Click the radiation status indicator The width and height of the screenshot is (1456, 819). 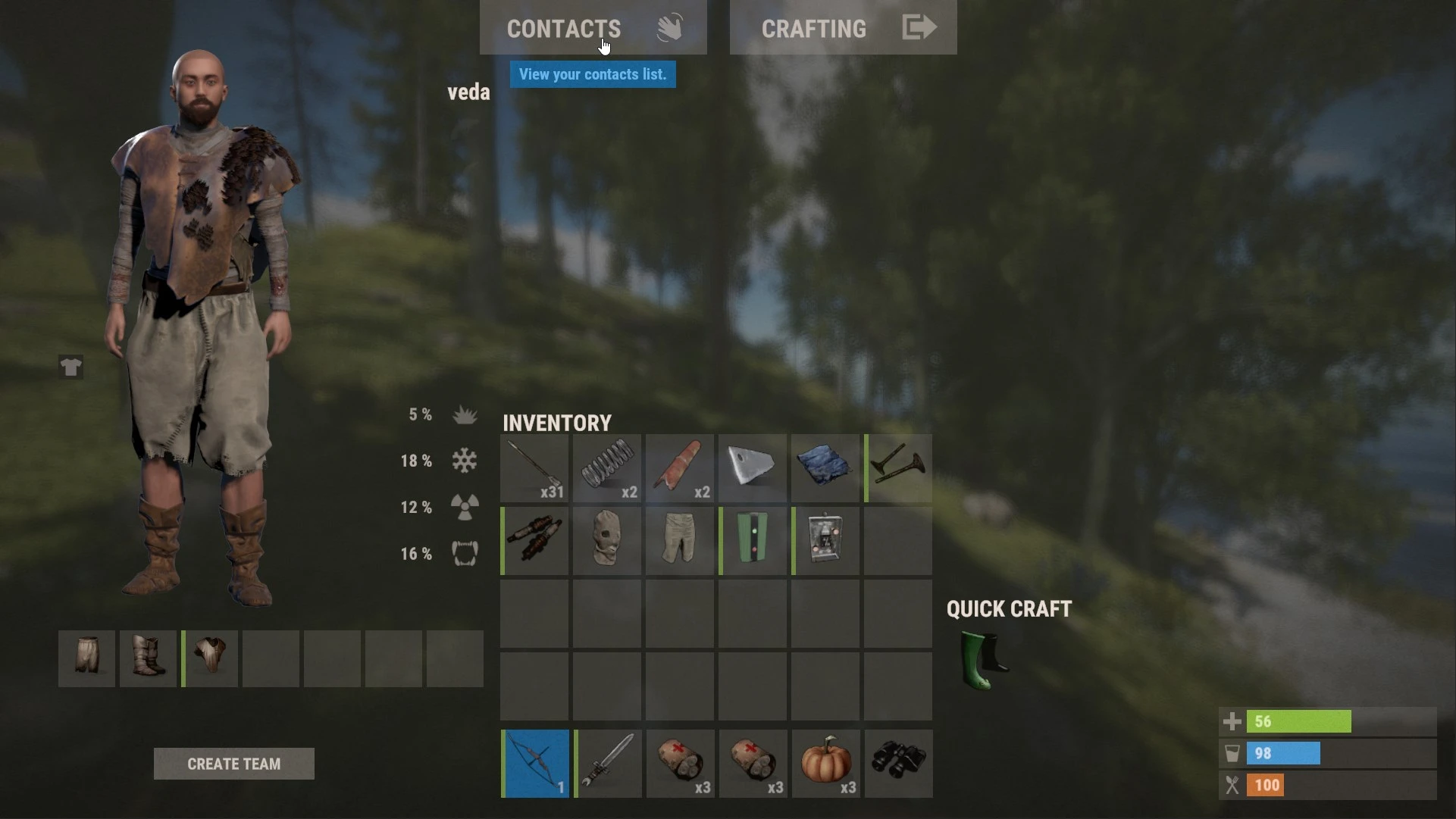pyautogui.click(x=465, y=507)
